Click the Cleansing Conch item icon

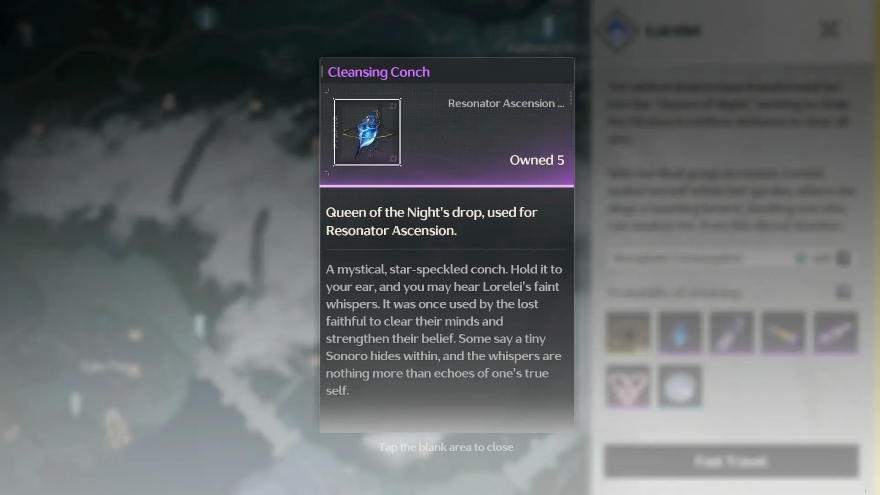click(367, 131)
